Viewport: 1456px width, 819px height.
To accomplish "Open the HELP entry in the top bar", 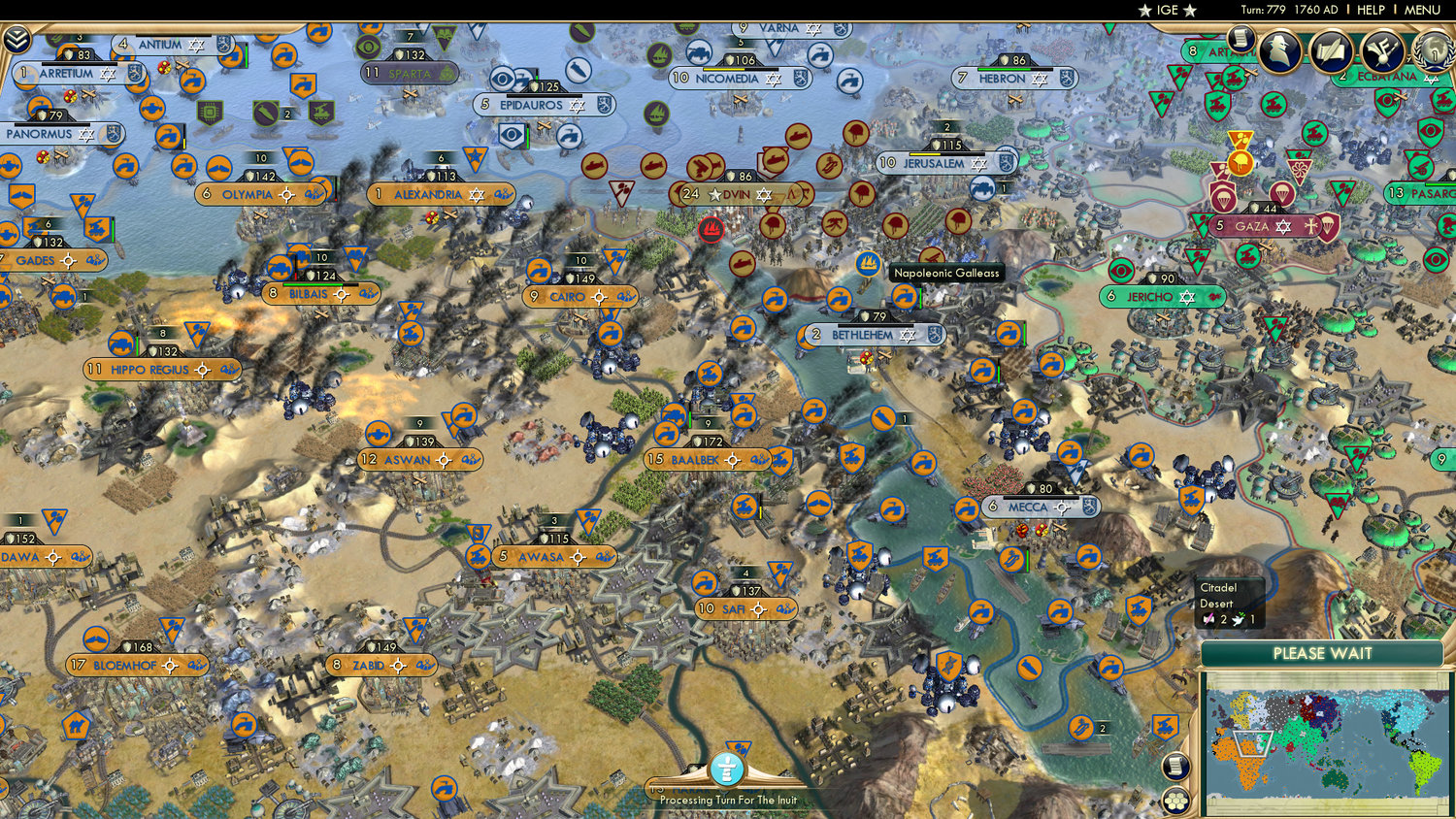I will pos(1373,10).
